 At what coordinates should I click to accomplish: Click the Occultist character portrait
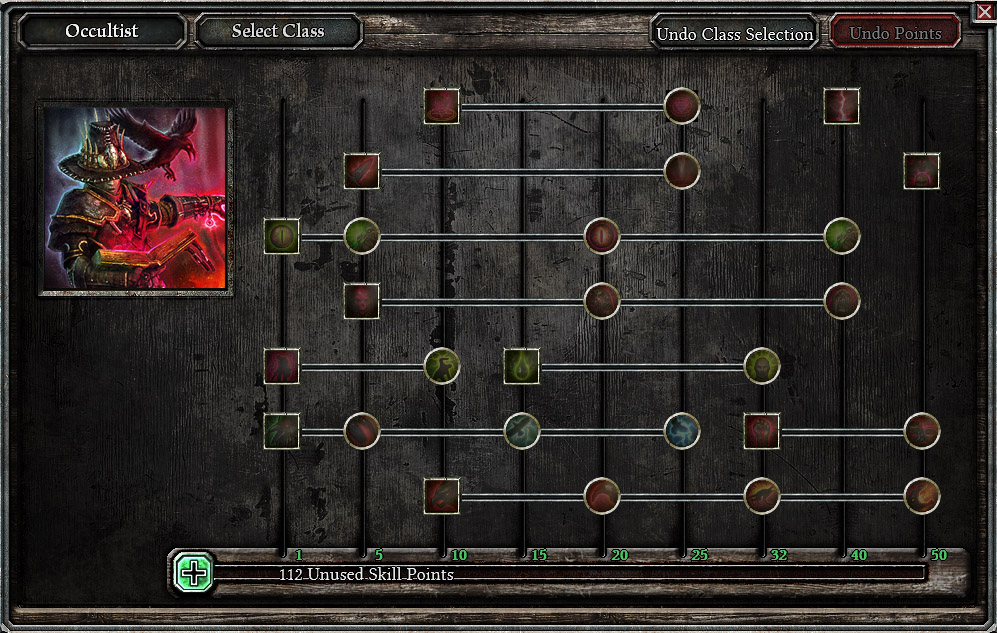pyautogui.click(x=135, y=198)
